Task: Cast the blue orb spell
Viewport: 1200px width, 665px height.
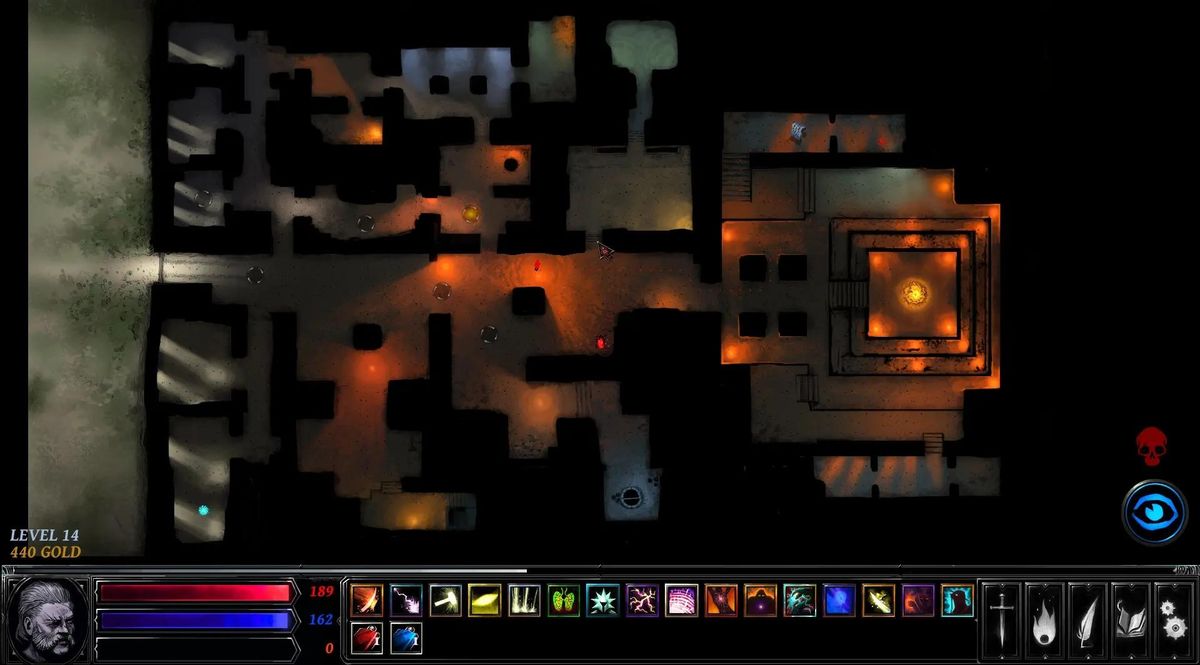Action: coord(839,600)
